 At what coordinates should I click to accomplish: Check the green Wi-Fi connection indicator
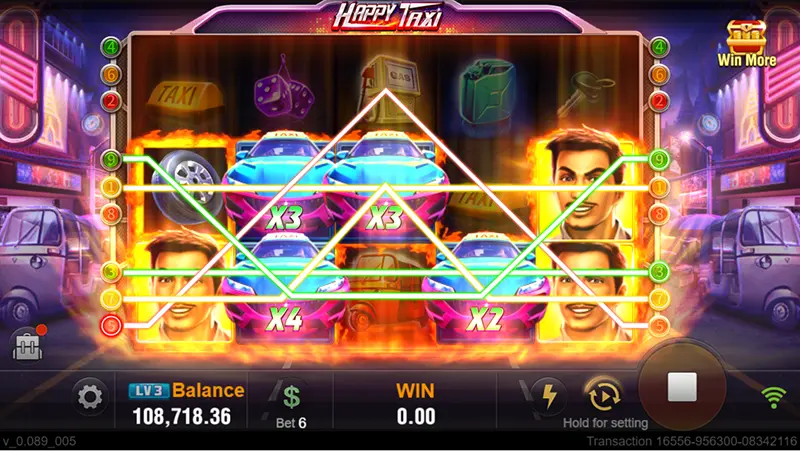click(772, 397)
